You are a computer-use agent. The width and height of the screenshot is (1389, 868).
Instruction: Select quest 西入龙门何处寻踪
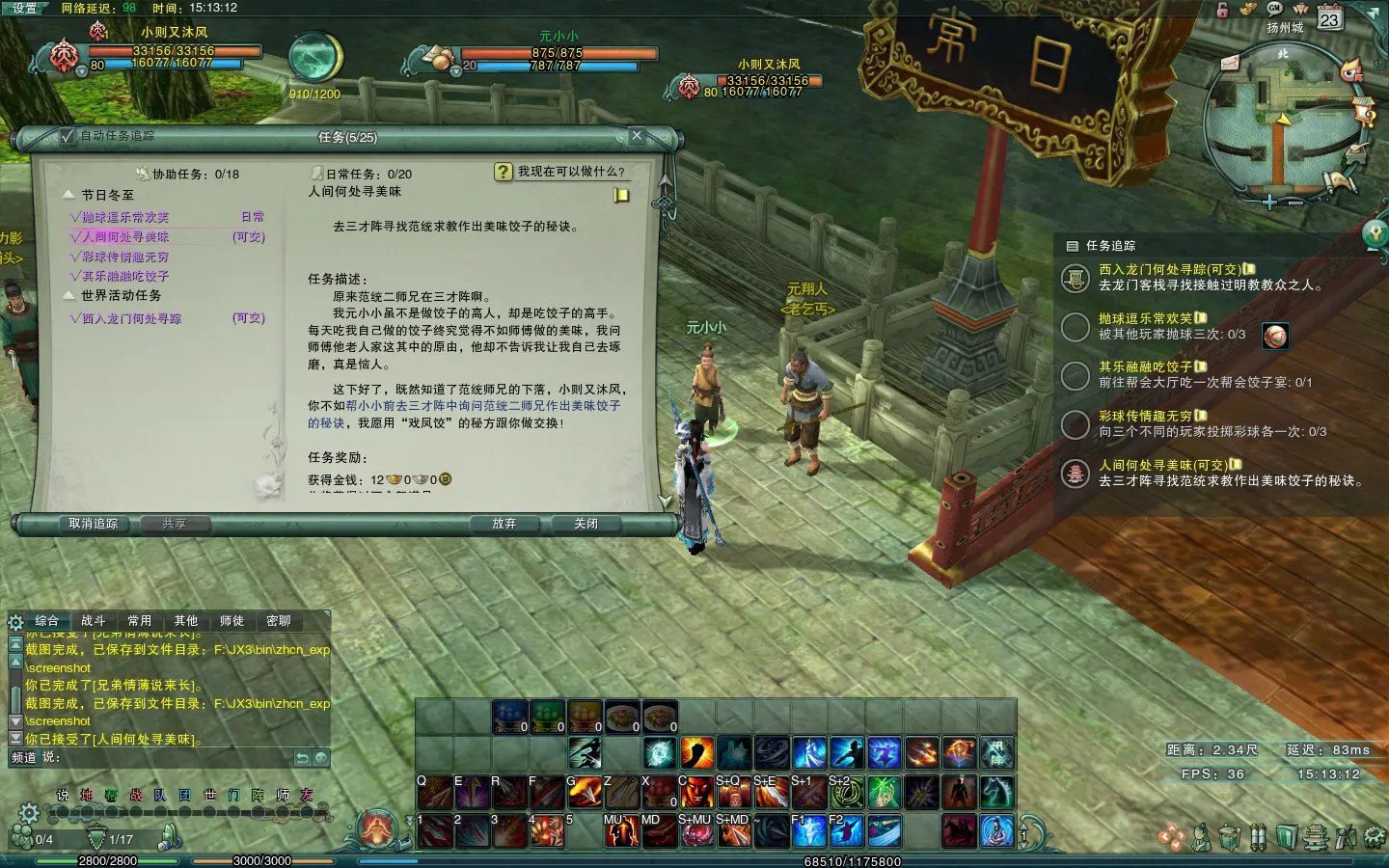point(131,318)
